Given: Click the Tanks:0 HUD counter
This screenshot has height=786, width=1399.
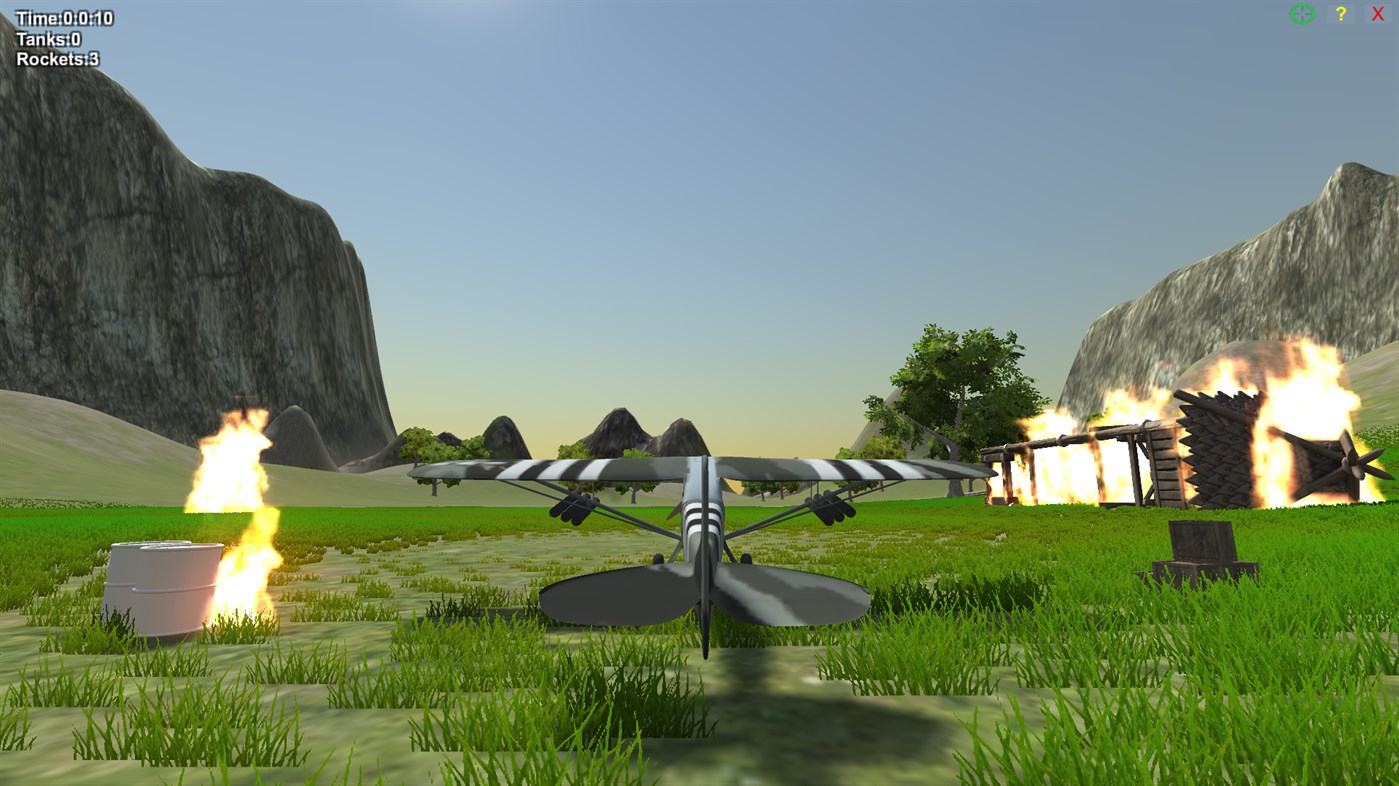Looking at the screenshot, I should [x=46, y=38].
